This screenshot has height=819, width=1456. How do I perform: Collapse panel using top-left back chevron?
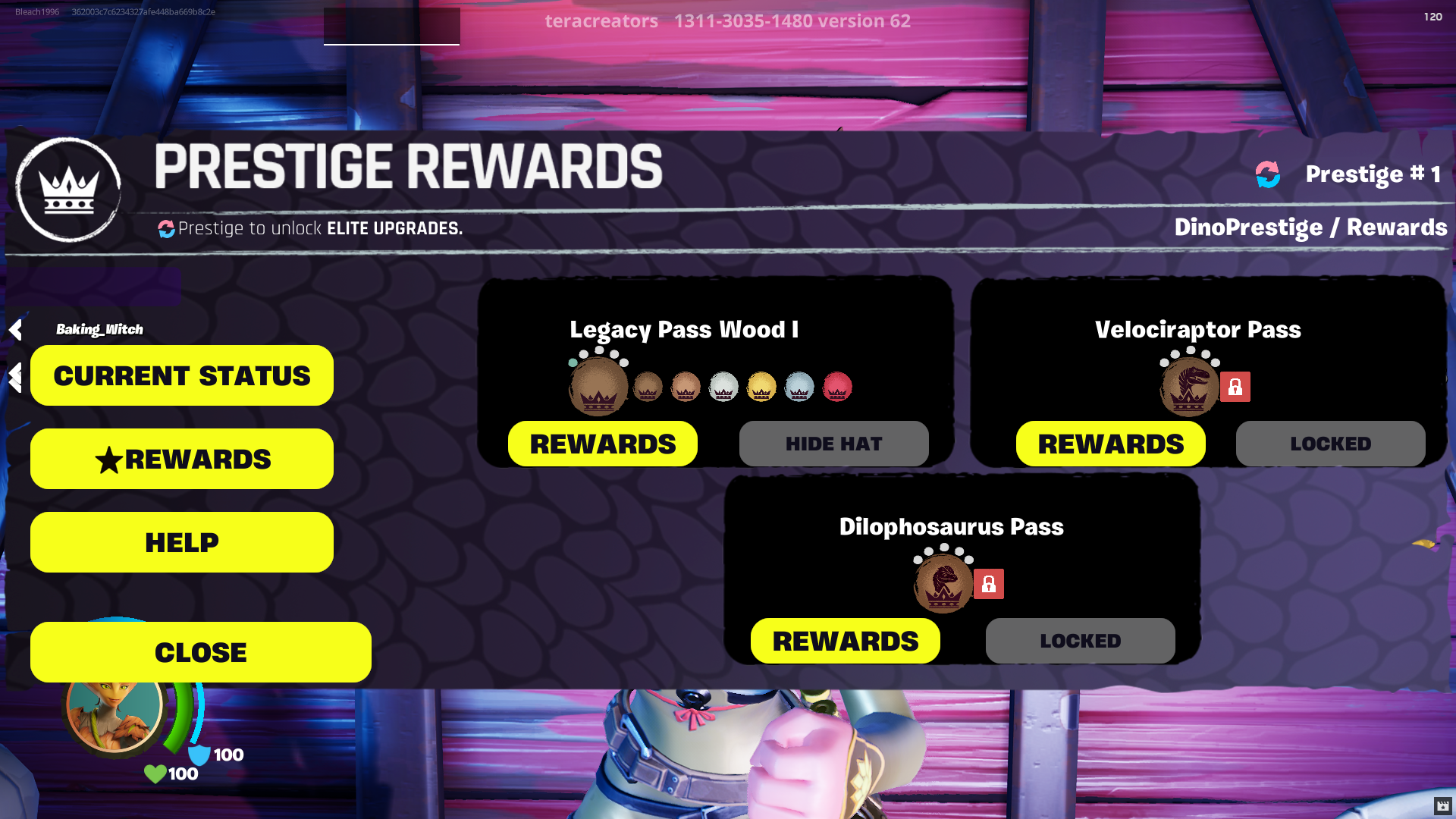(14, 329)
